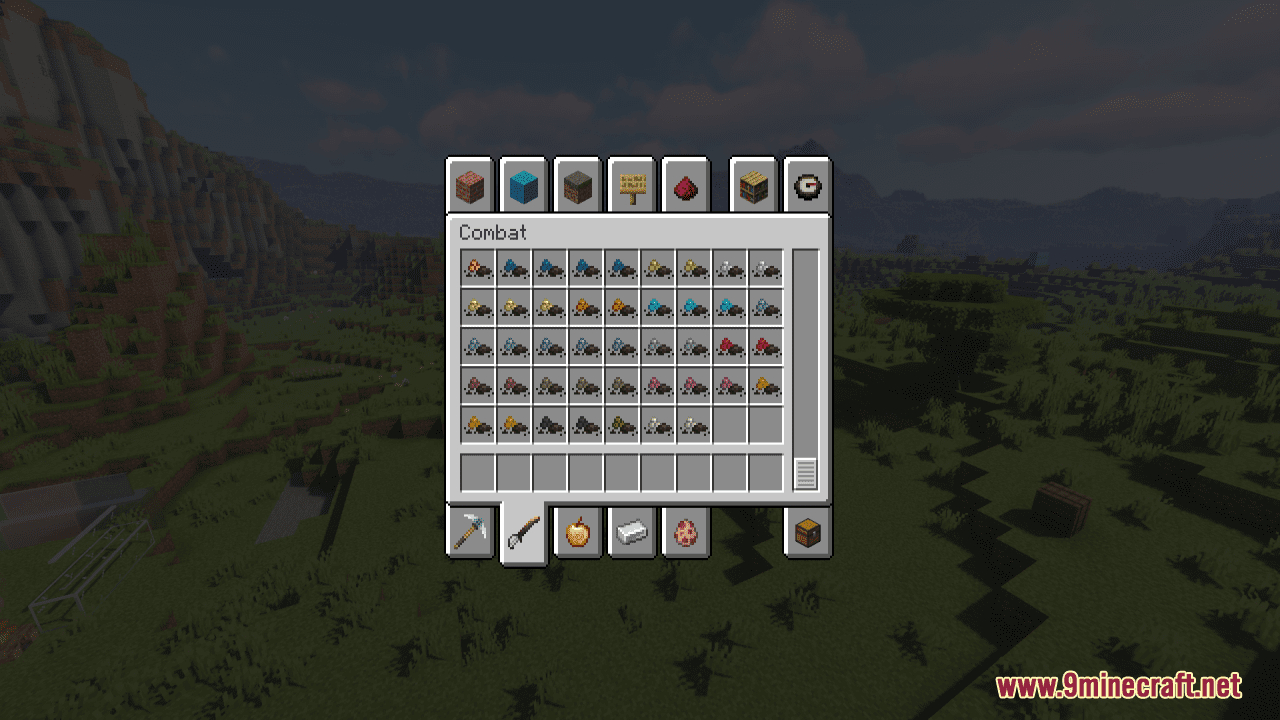Image resolution: width=1280 pixels, height=720 pixels.
Task: Open the chest survival inventory tab
Action: tap(808, 533)
